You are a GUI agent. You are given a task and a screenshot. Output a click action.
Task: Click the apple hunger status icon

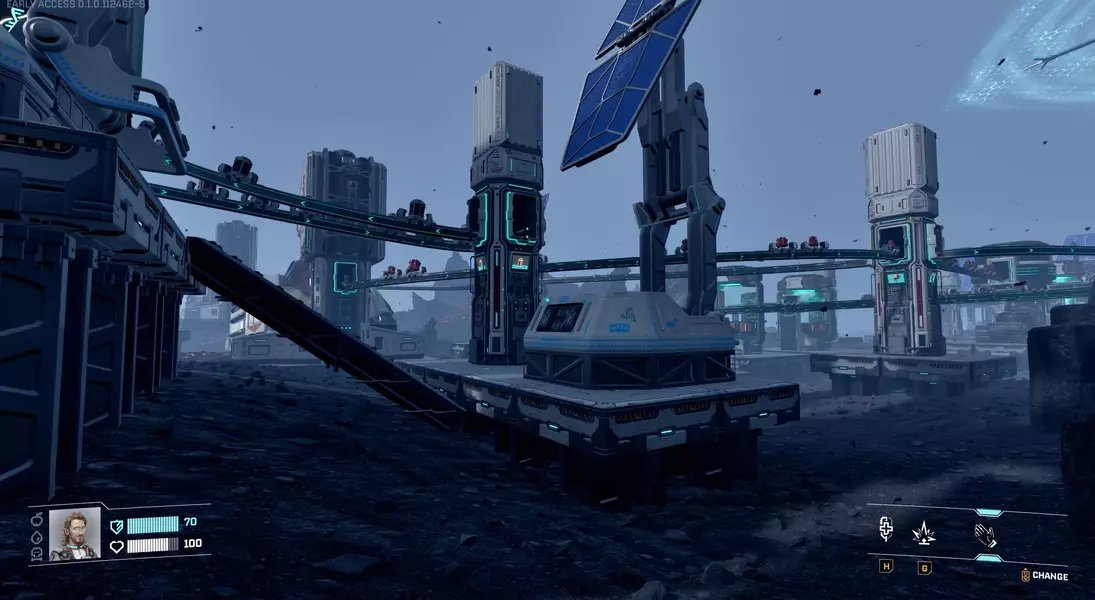(37, 518)
